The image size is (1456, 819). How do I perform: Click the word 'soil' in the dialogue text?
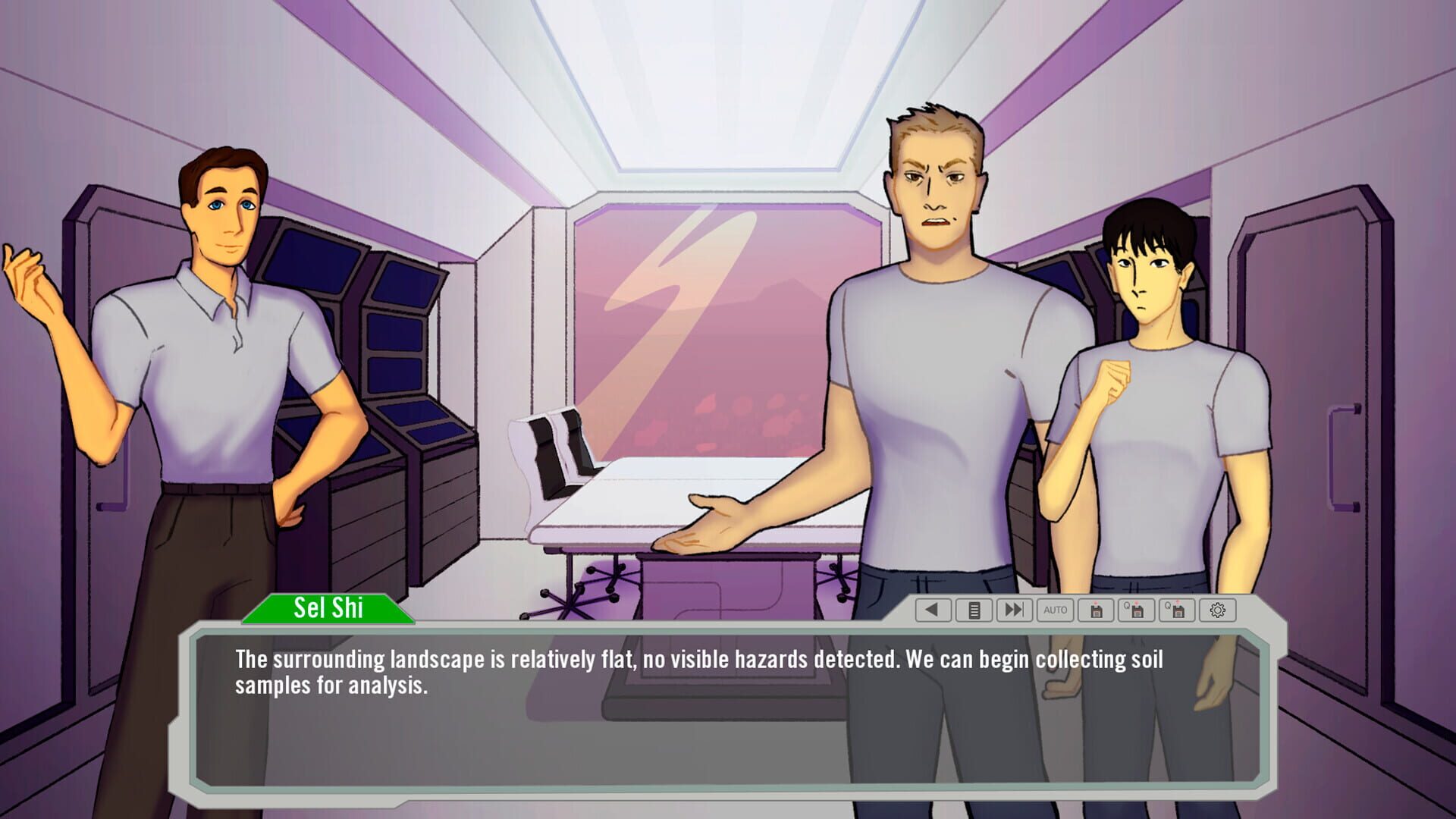(x=1145, y=660)
